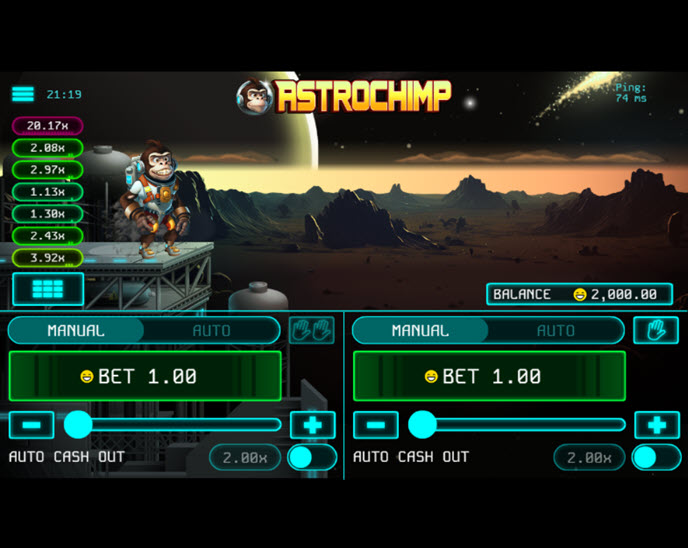The image size is (688, 548).
Task: Choose the 2.08x history multiplier
Action: 47,148
